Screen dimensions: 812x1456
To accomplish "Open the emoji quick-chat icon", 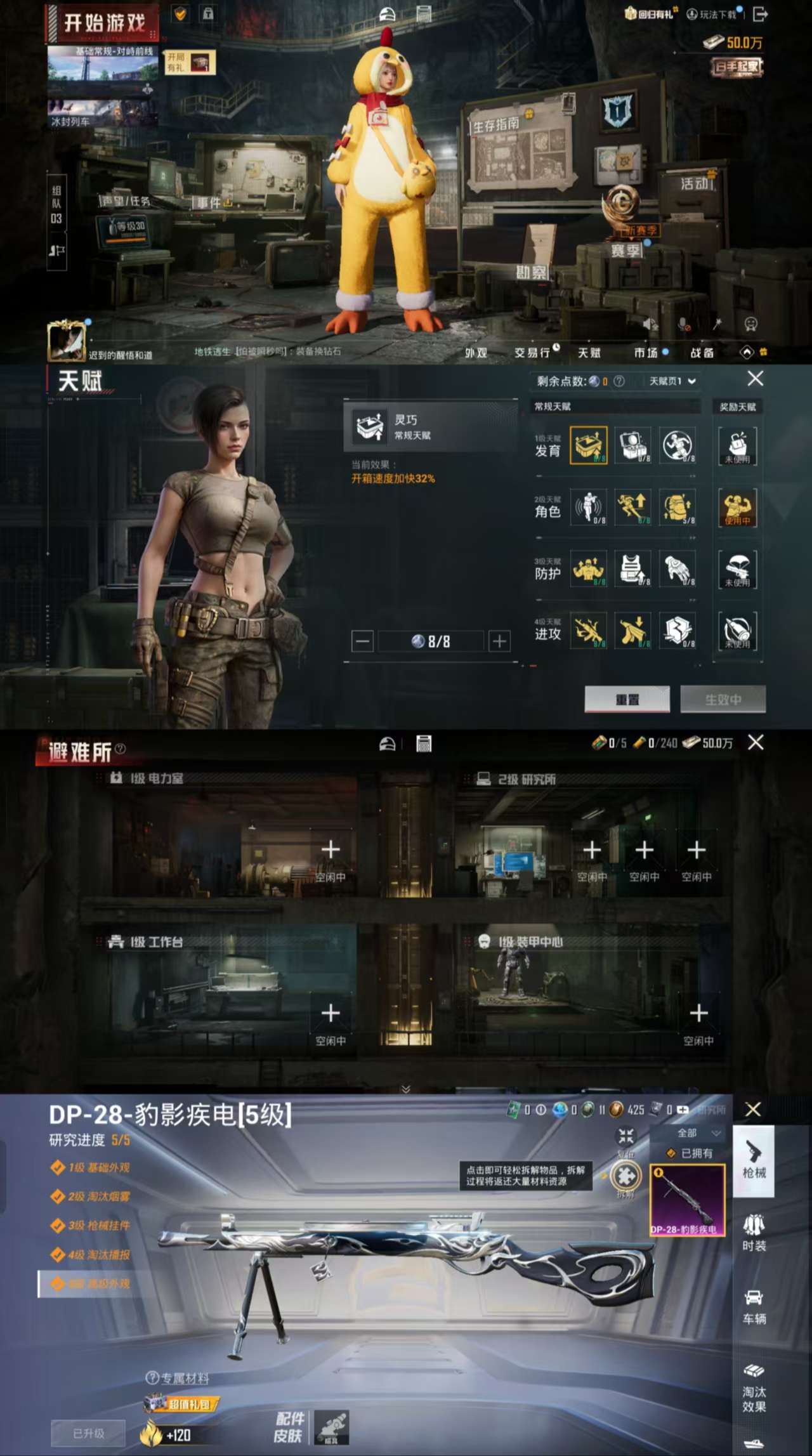I will coord(750,325).
